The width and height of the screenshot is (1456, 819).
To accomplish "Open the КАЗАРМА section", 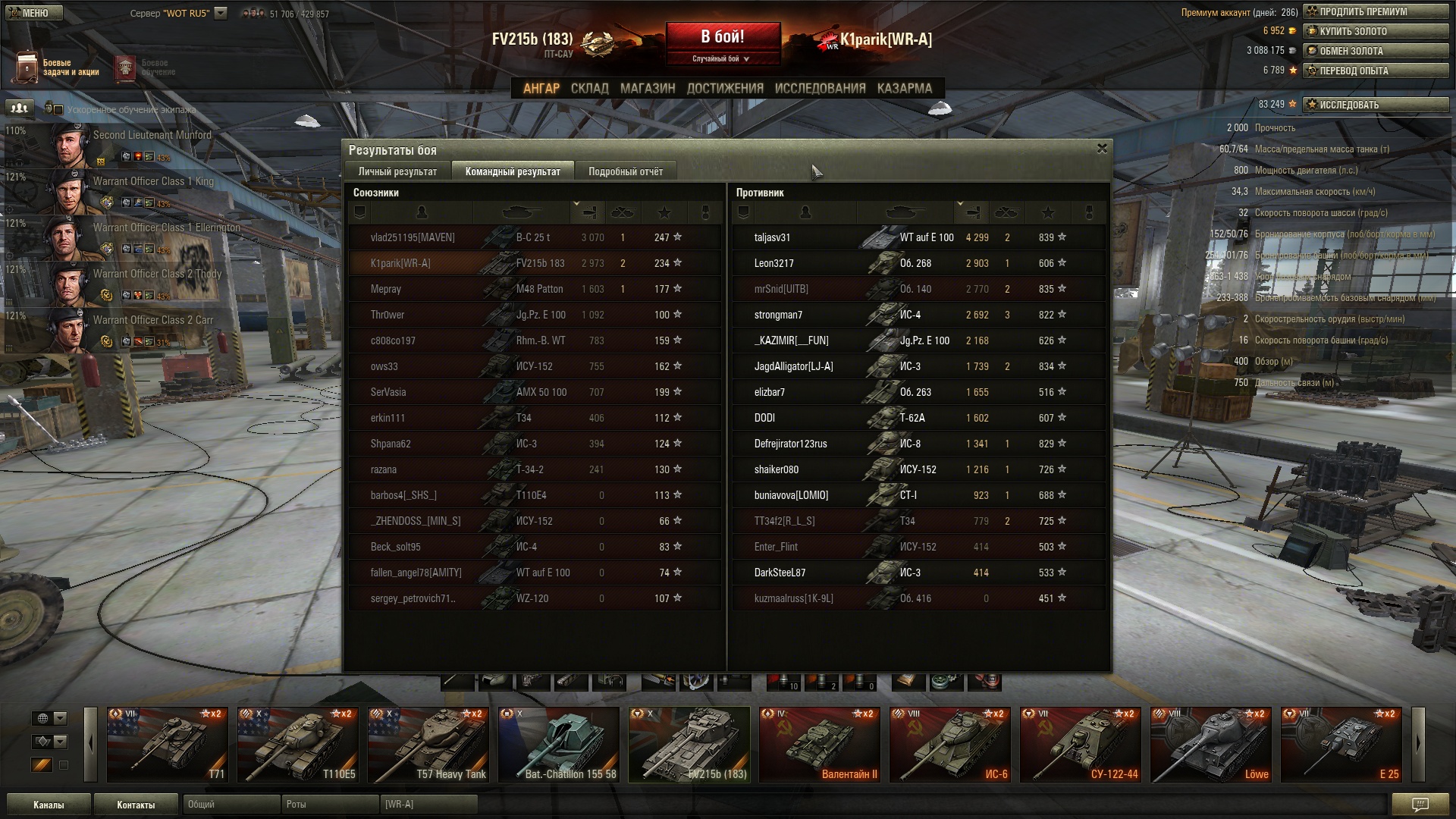I will point(904,88).
